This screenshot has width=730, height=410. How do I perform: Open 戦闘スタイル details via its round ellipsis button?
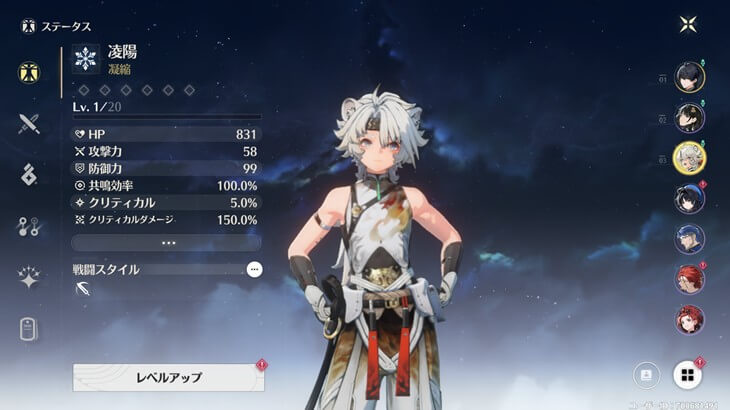tap(254, 269)
